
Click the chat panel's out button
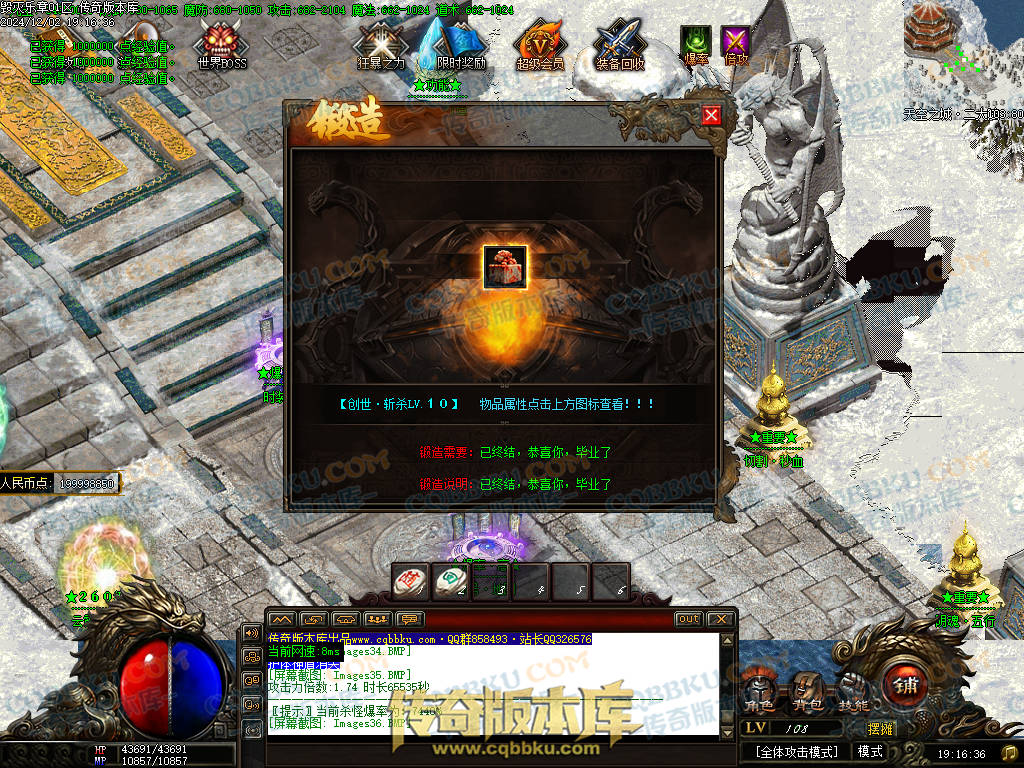point(688,619)
